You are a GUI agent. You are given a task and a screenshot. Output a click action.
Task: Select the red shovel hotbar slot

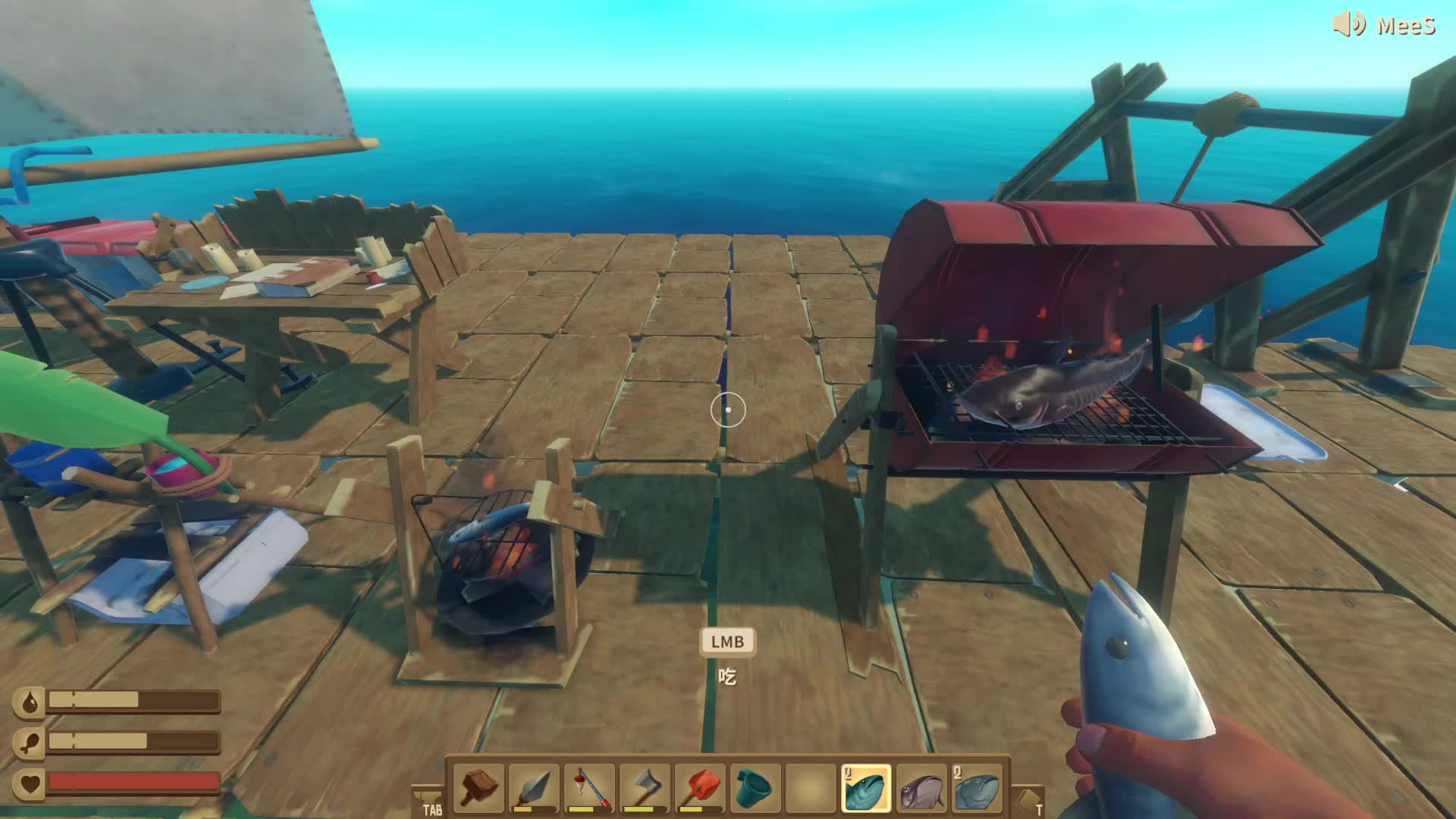pos(701,789)
